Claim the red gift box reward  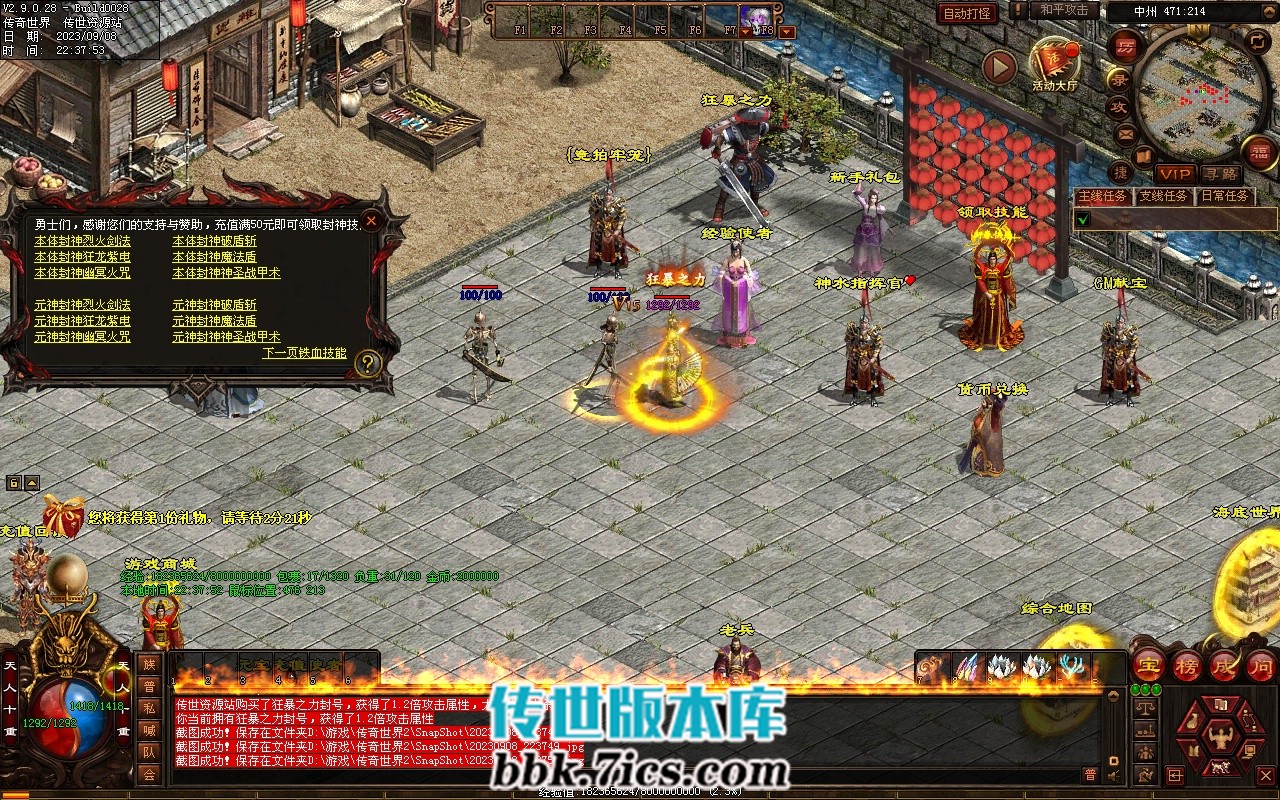63,516
